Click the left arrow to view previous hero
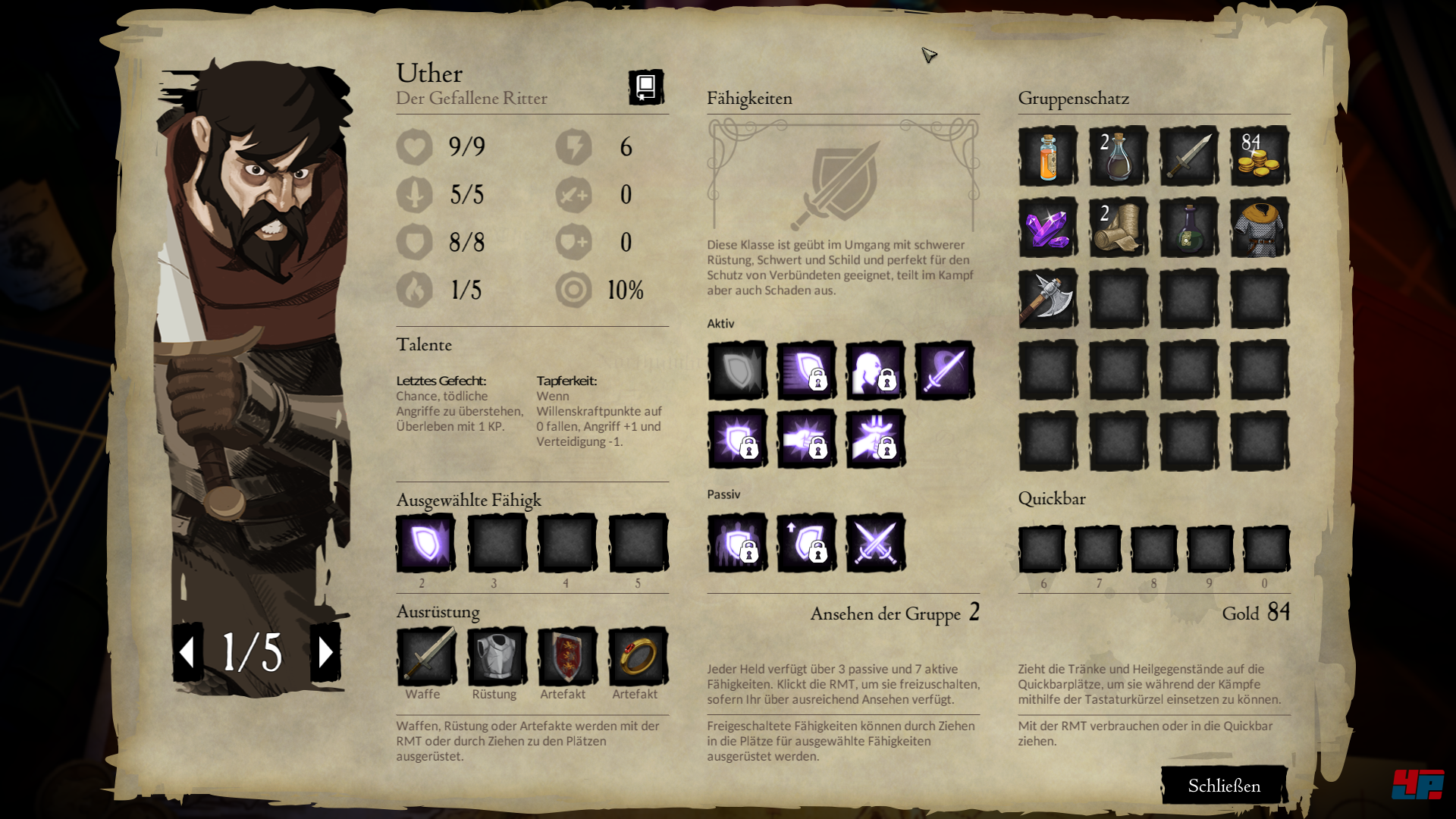This screenshot has height=819, width=1456. 187,650
